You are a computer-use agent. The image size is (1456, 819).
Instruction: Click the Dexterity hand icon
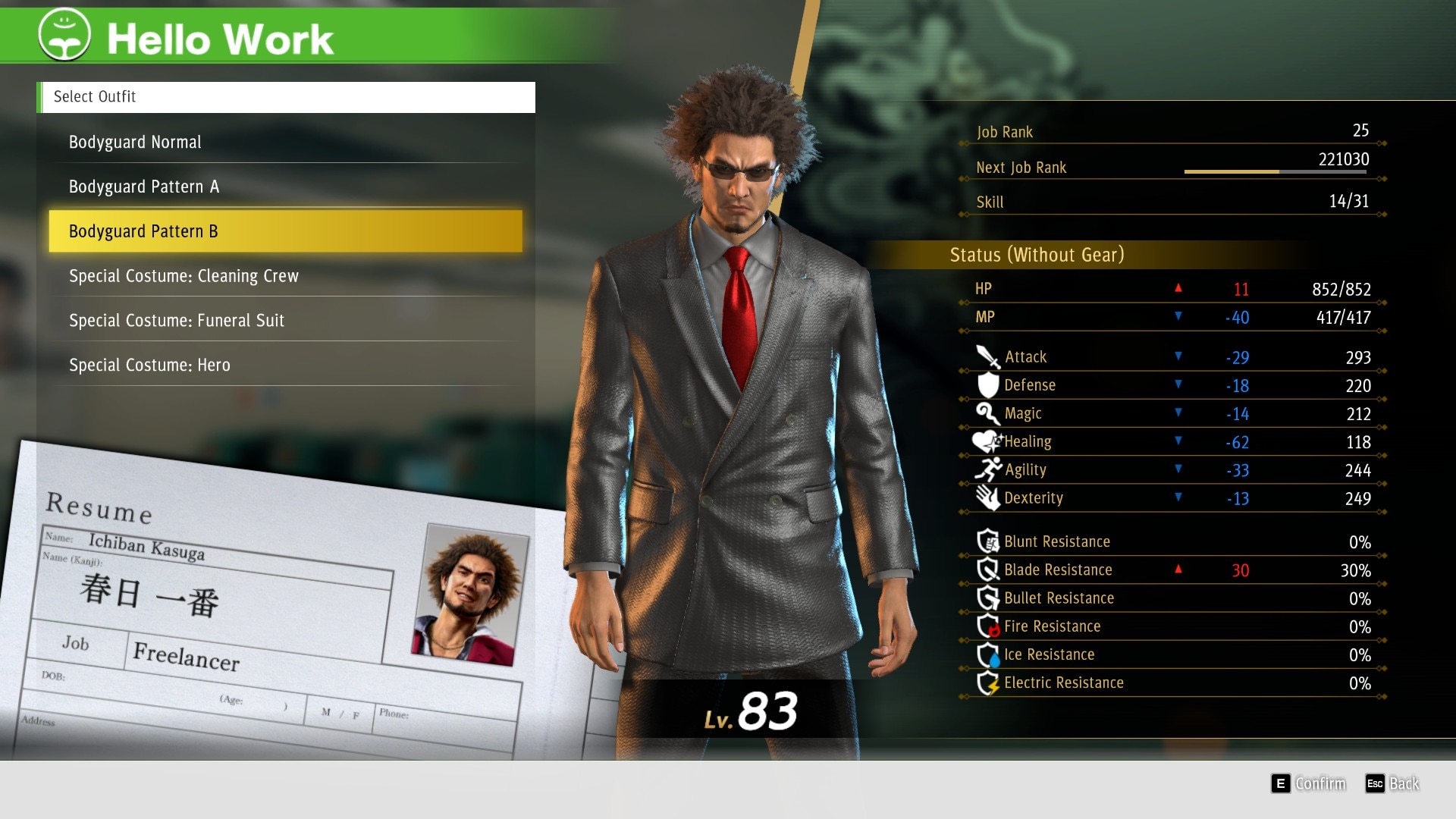pyautogui.click(x=986, y=497)
